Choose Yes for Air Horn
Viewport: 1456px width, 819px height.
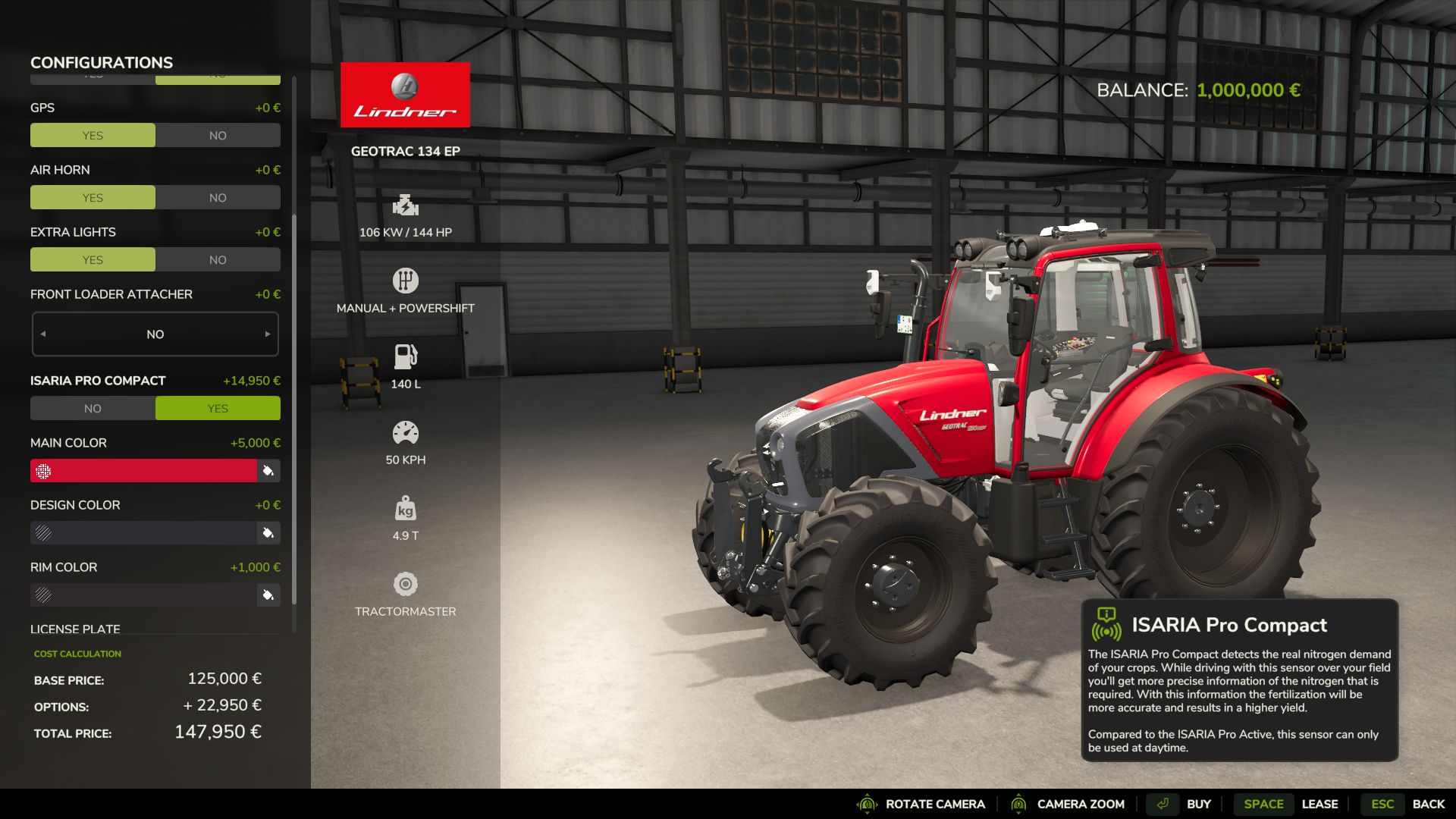coord(93,198)
